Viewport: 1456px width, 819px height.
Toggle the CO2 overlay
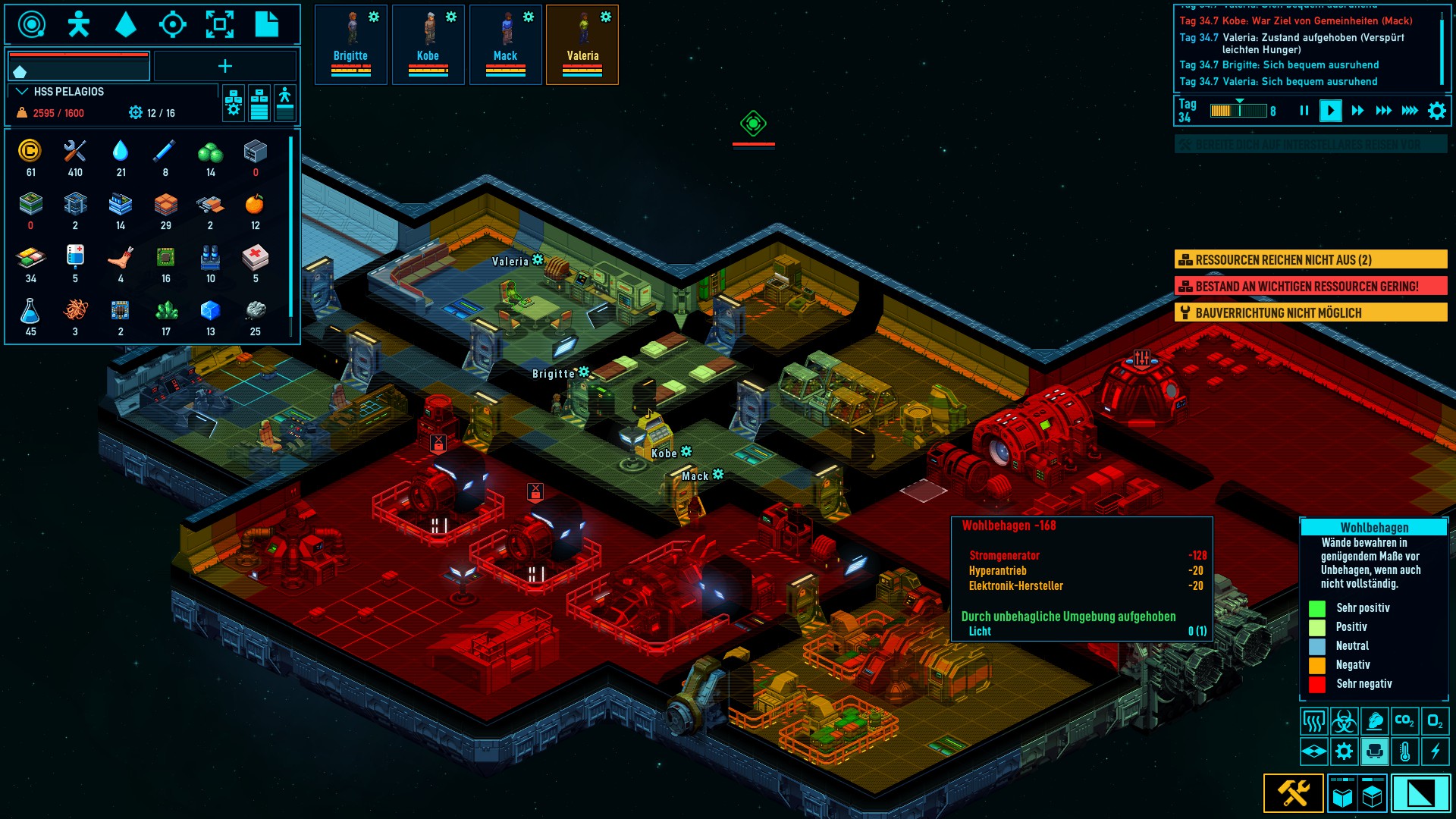(1404, 720)
